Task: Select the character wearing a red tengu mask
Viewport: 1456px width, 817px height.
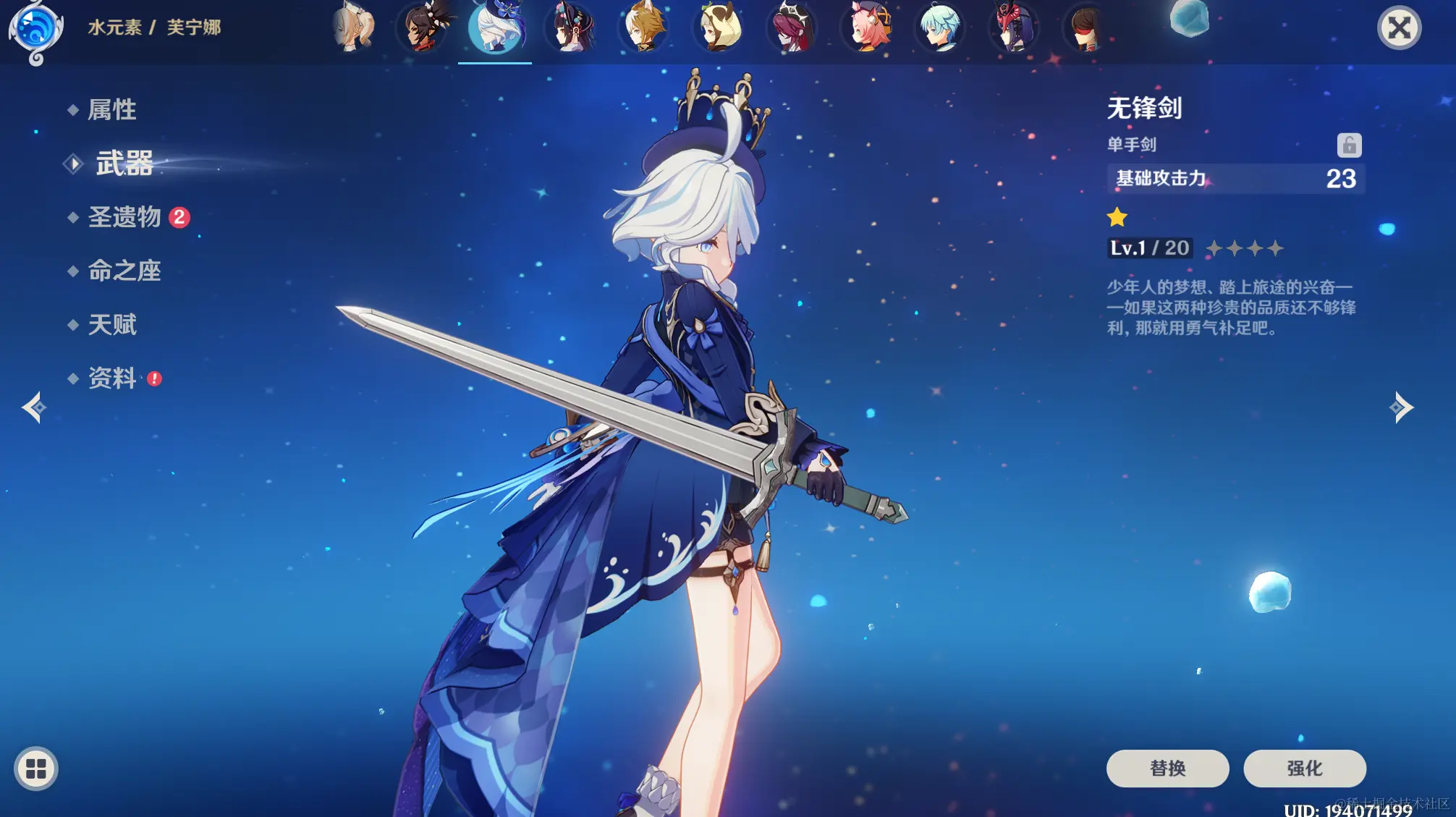Action: pos(1014,28)
